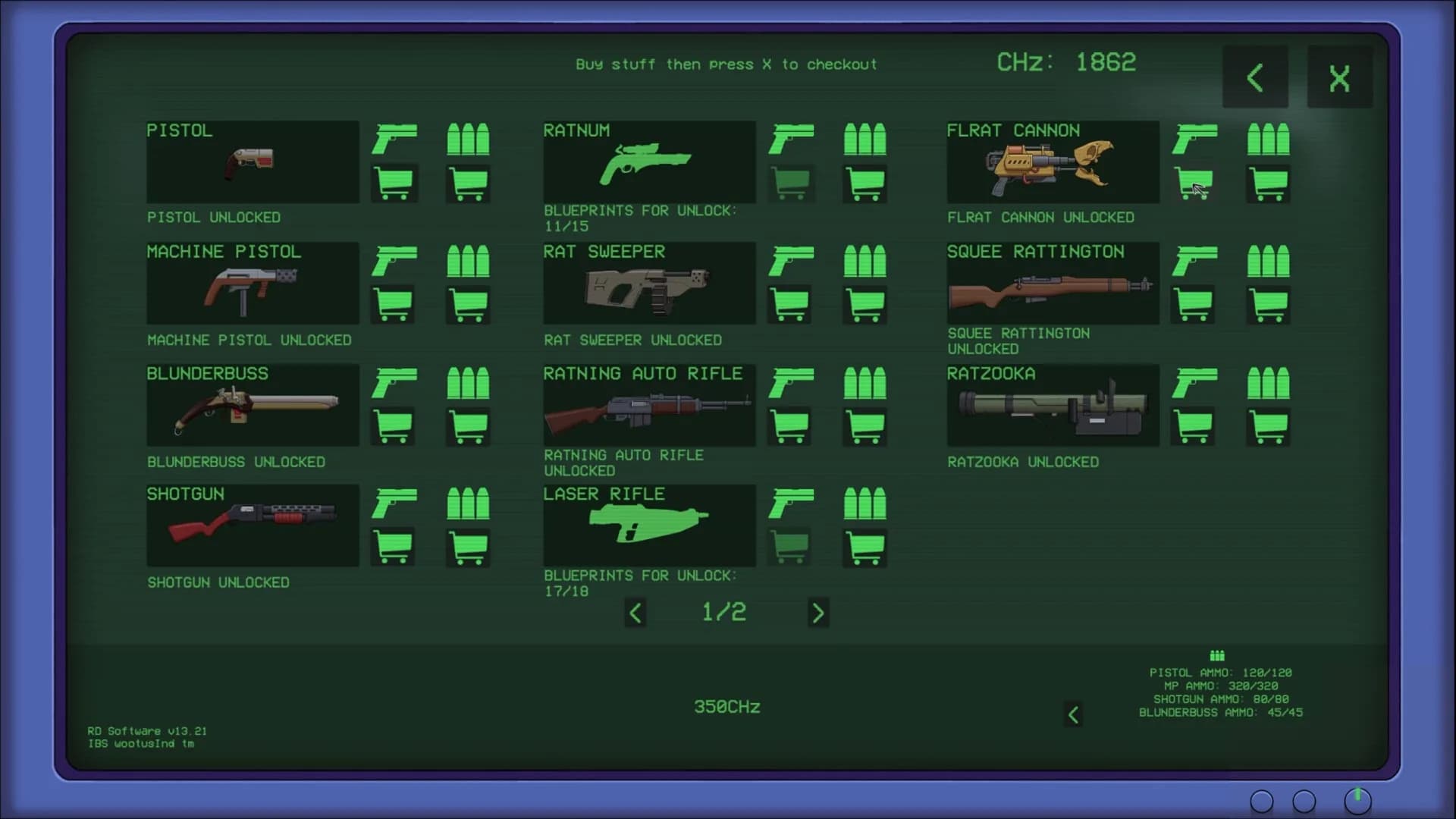Click the gun icon next to Rat Sweeper
The image size is (1456, 819).
pyautogui.click(x=789, y=261)
